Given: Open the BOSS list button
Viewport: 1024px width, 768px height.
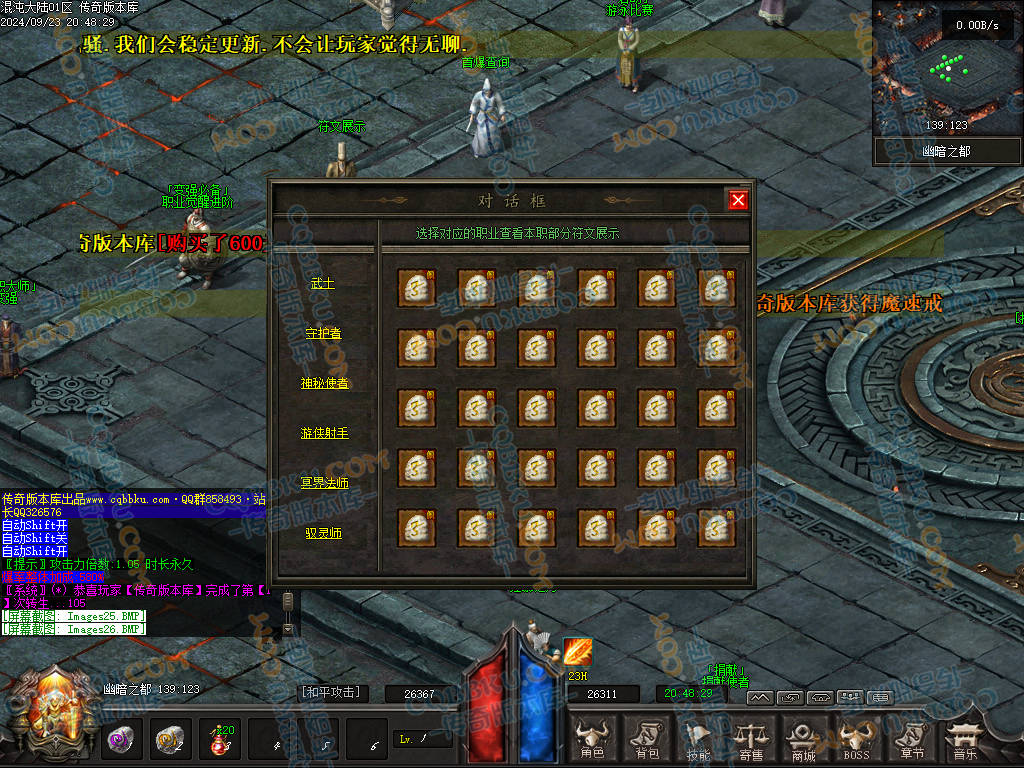Looking at the screenshot, I should [856, 740].
